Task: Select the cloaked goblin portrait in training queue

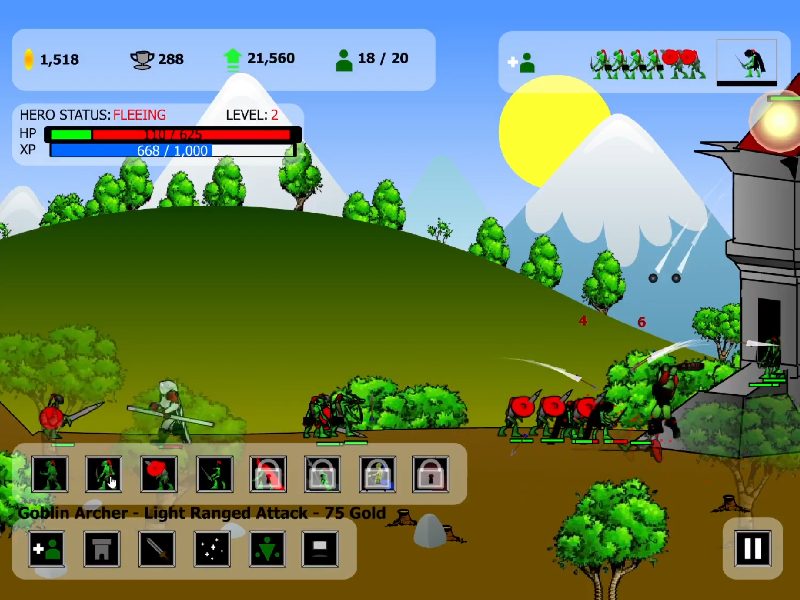Action: 747,62
